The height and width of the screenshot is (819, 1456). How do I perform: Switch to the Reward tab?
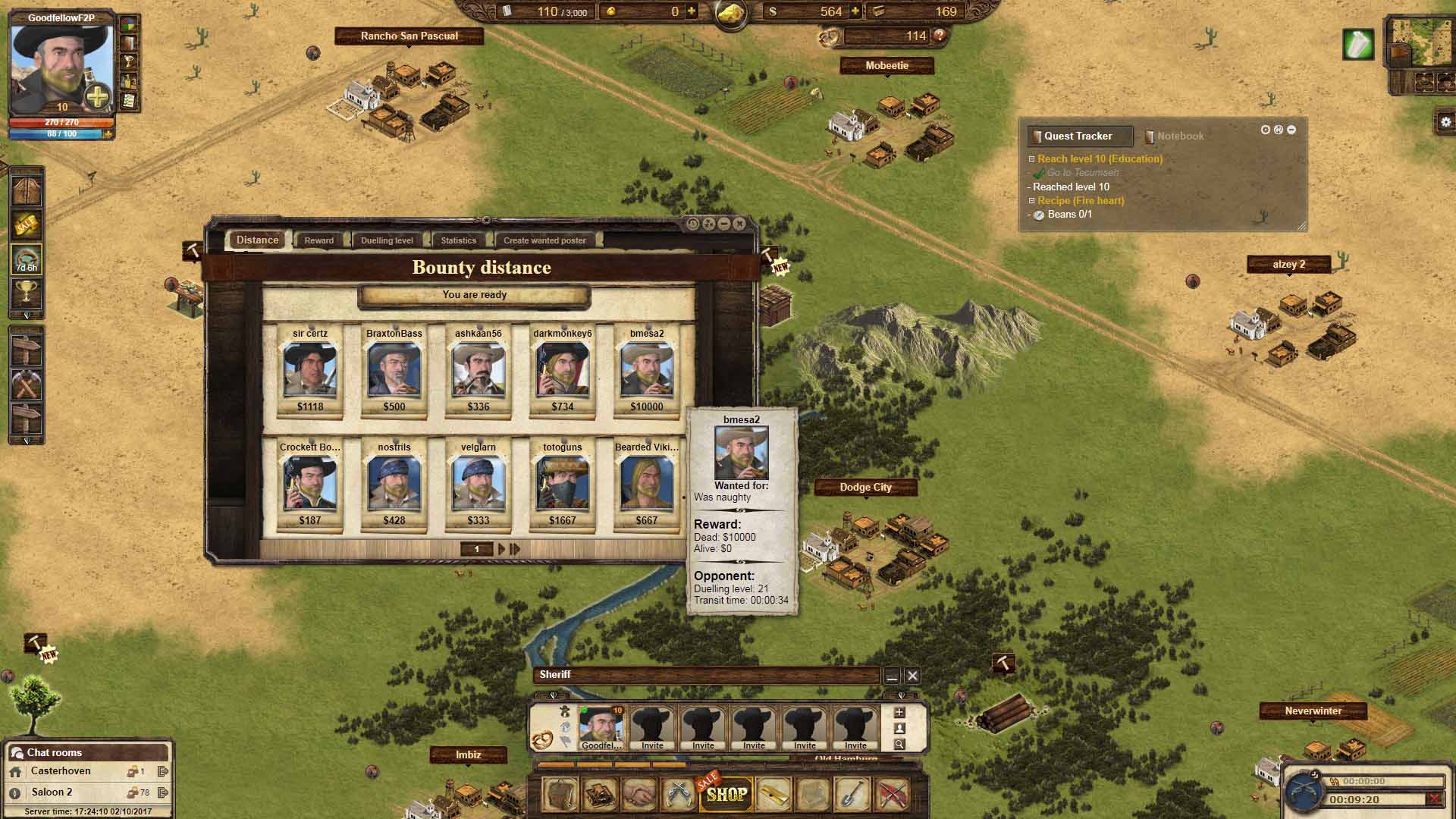318,240
